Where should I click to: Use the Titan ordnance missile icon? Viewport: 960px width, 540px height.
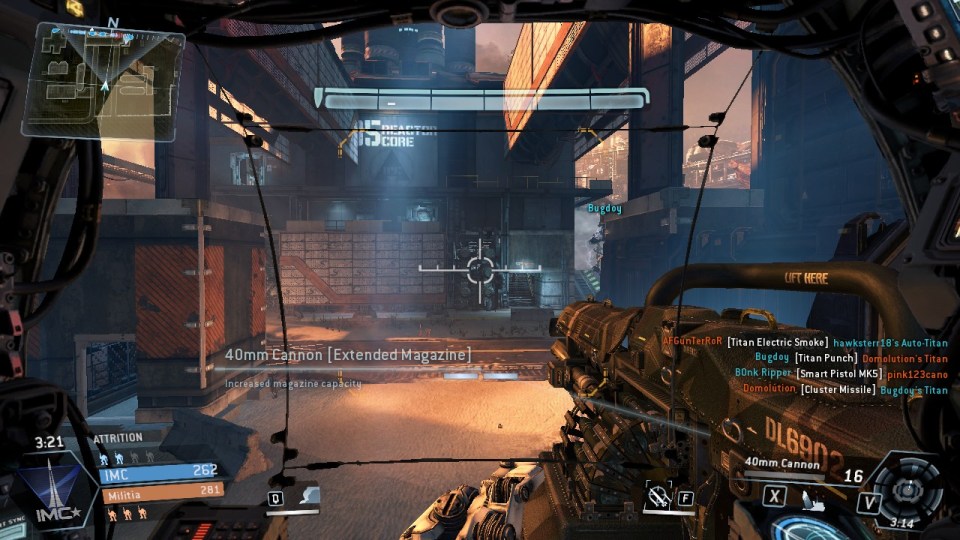(657, 495)
